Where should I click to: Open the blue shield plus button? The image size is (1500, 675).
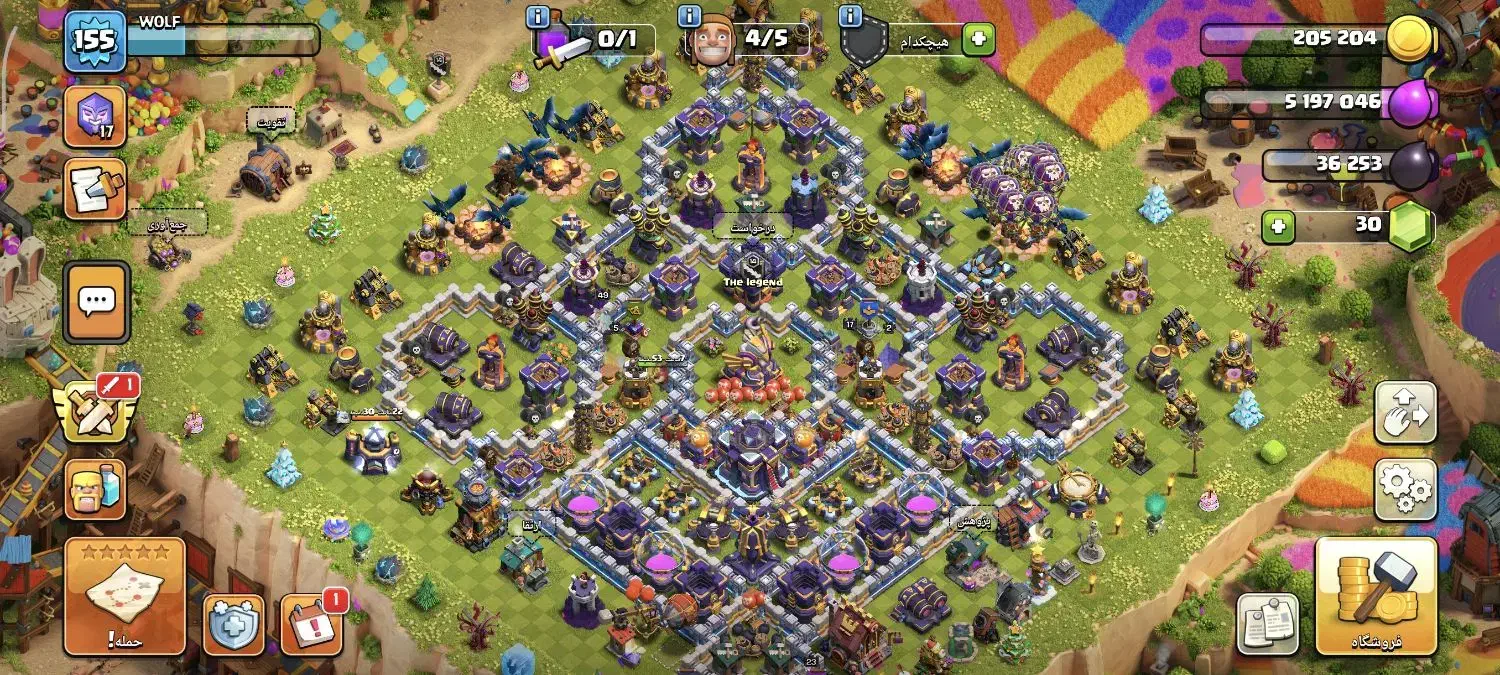coord(234,625)
